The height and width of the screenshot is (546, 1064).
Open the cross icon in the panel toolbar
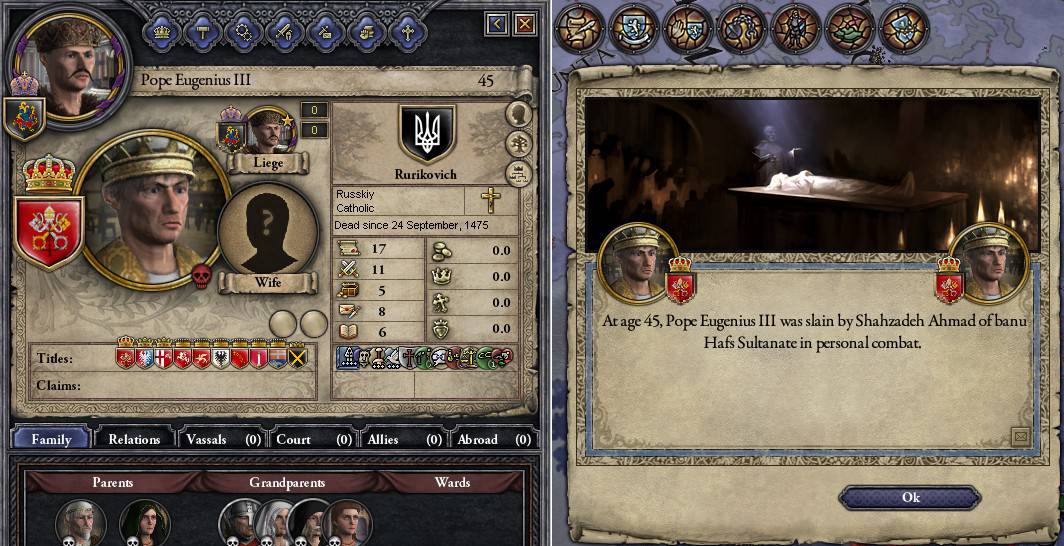(x=406, y=31)
